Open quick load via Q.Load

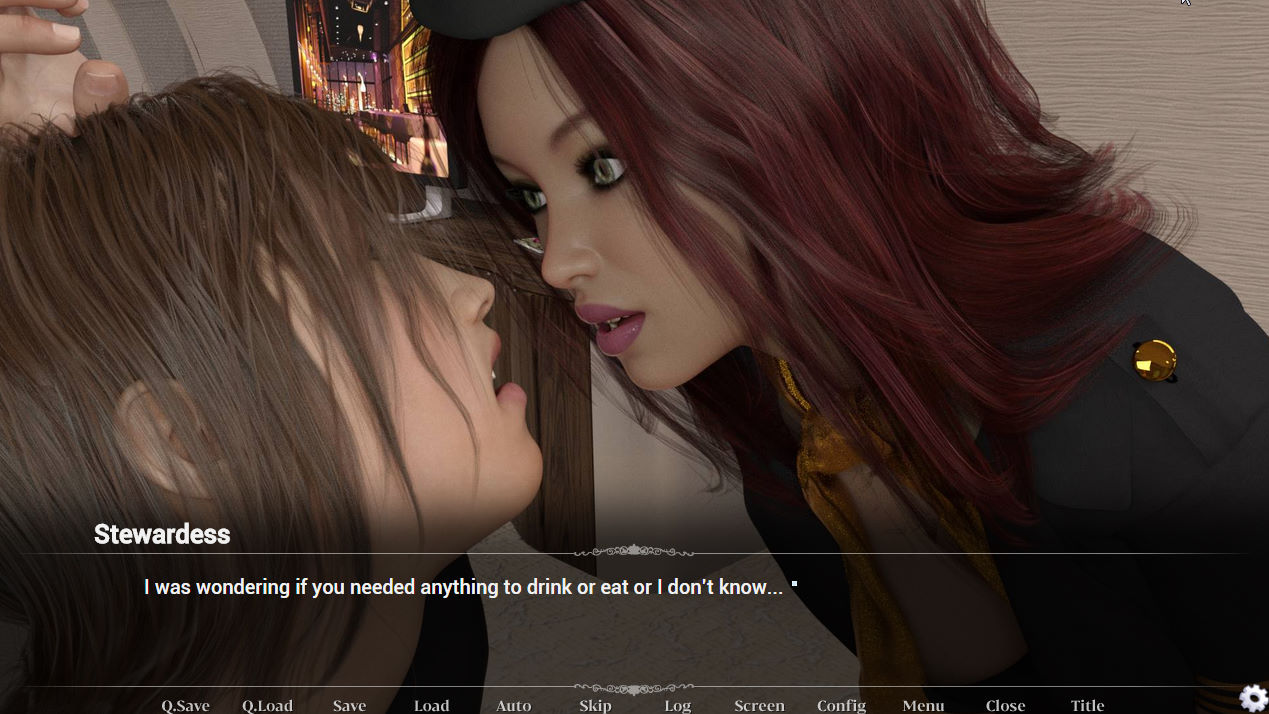267,705
